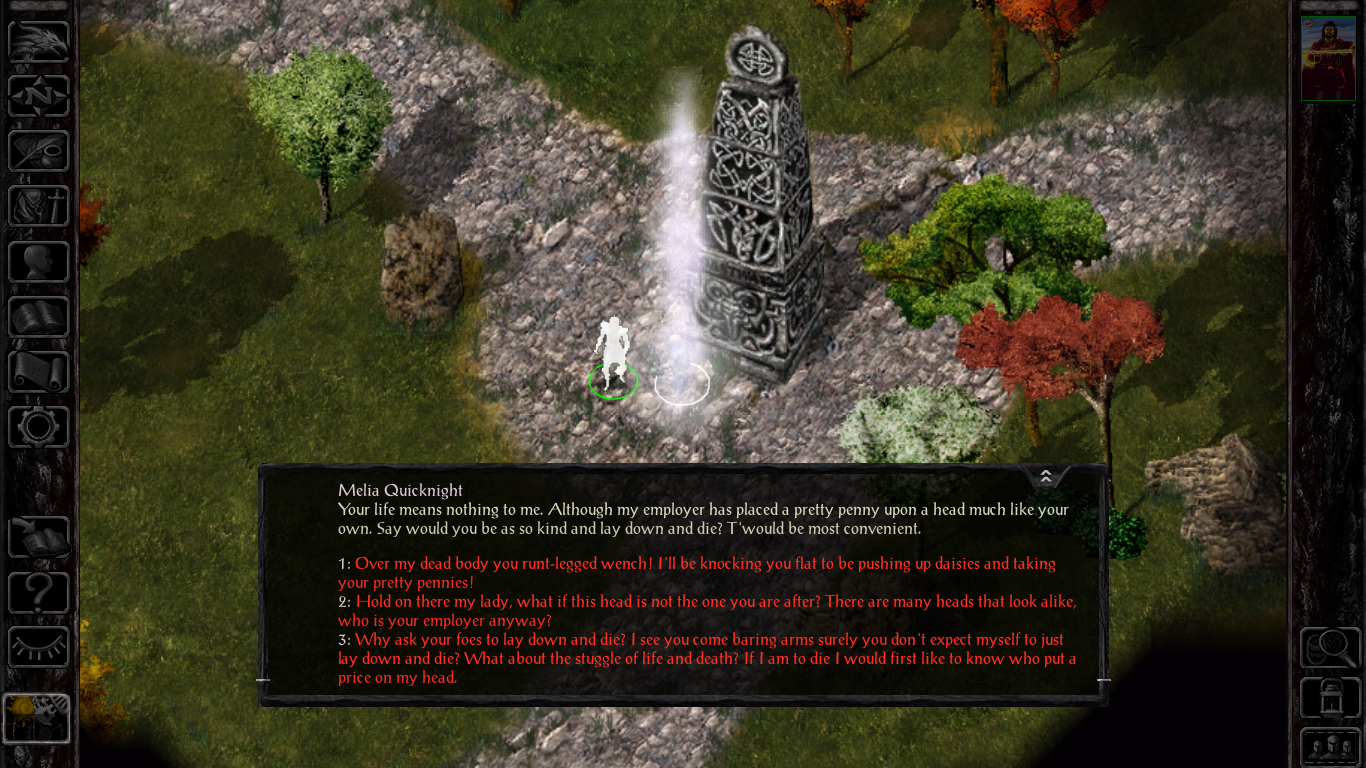Toggle the lantern icon
Screen dimensions: 1366x768
tap(1330, 697)
